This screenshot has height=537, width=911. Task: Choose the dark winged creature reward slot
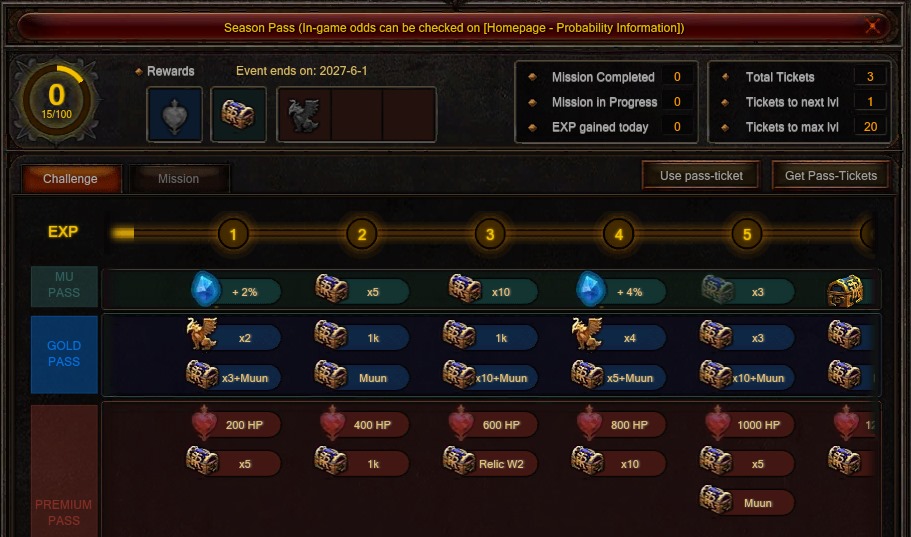tap(303, 115)
